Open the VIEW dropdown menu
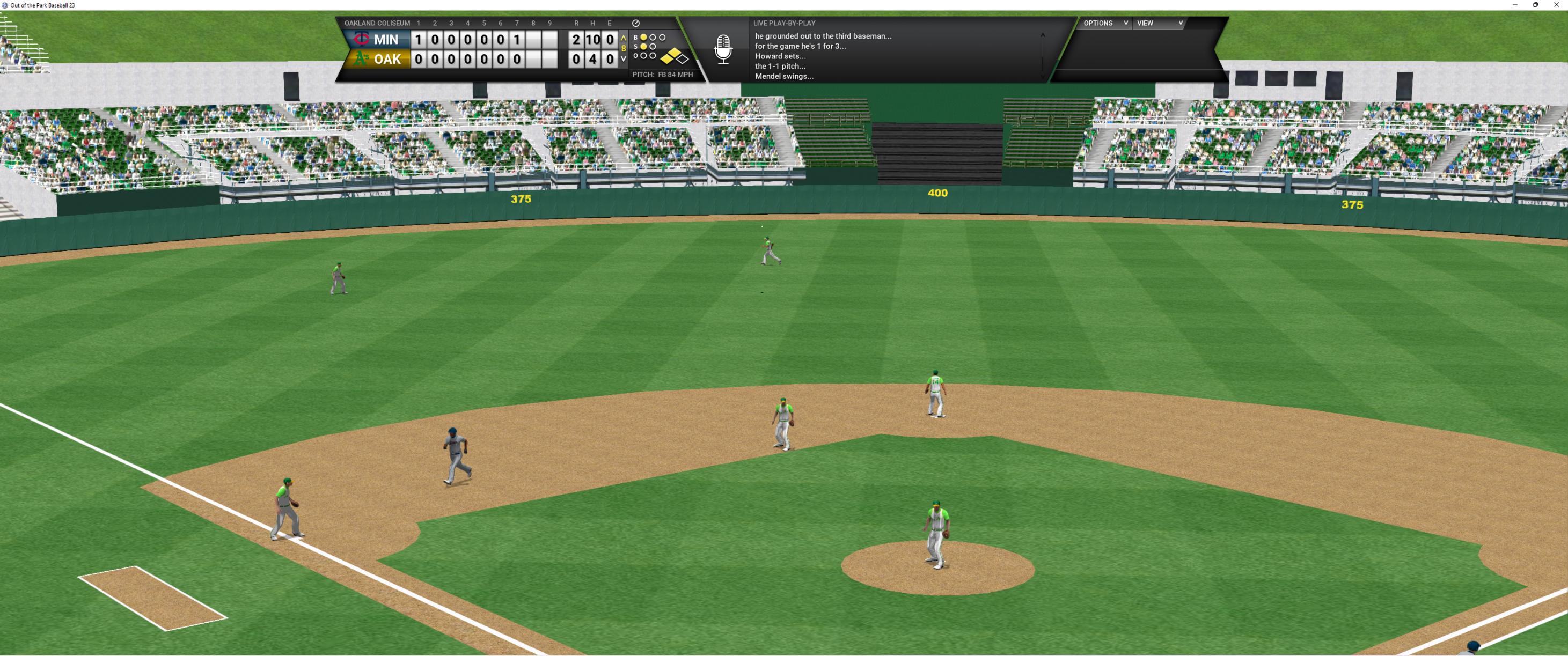This screenshot has width=1568, height=656. (x=1159, y=23)
